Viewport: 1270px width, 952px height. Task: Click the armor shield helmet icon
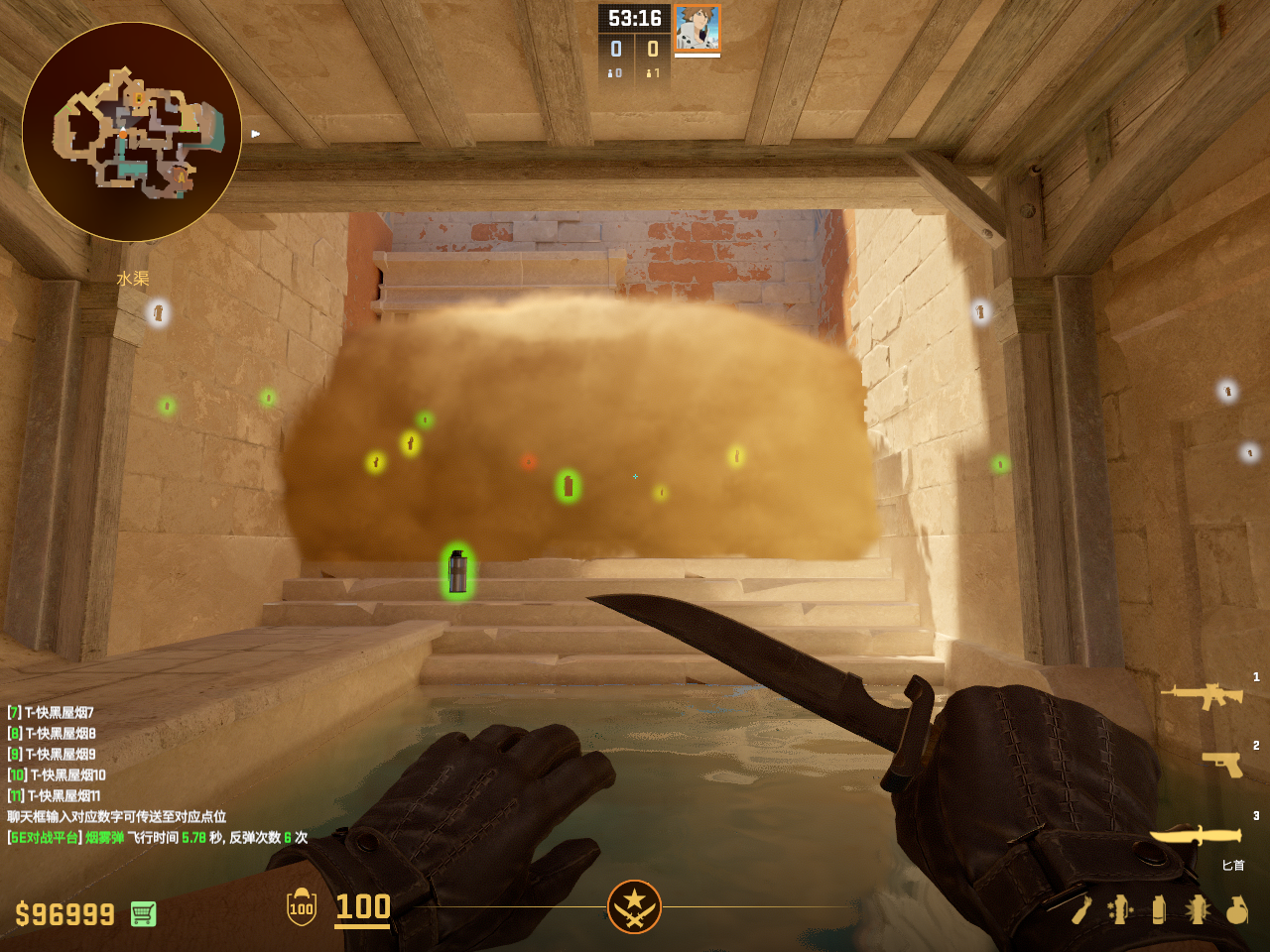(x=302, y=906)
